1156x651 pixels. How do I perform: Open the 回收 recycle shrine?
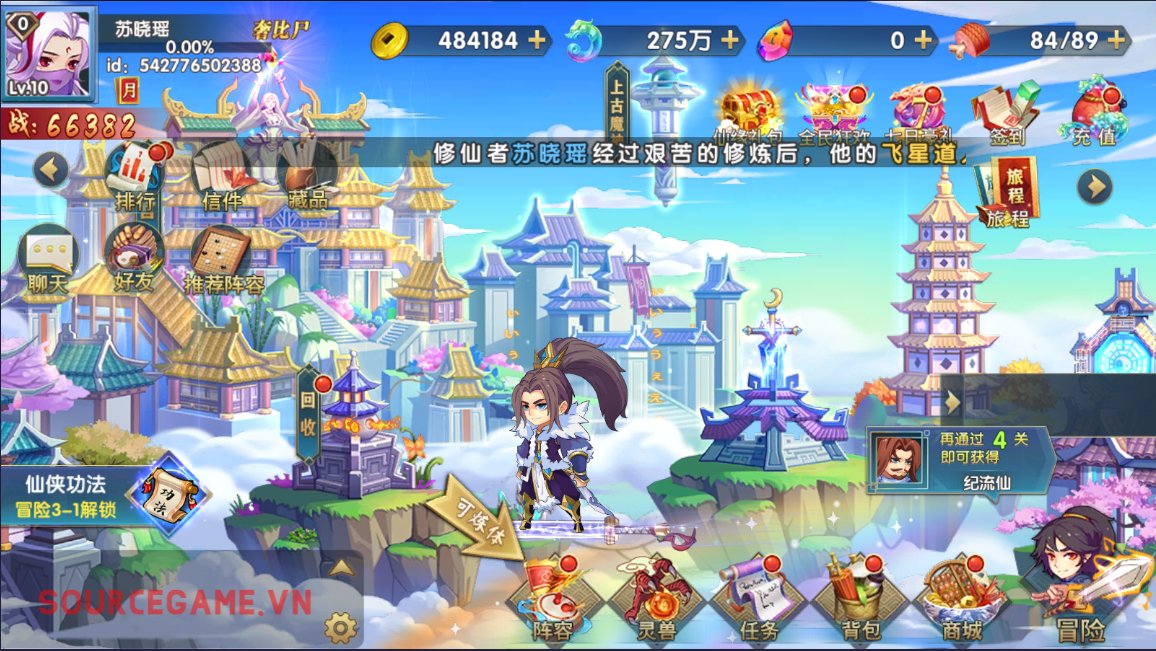[309, 412]
